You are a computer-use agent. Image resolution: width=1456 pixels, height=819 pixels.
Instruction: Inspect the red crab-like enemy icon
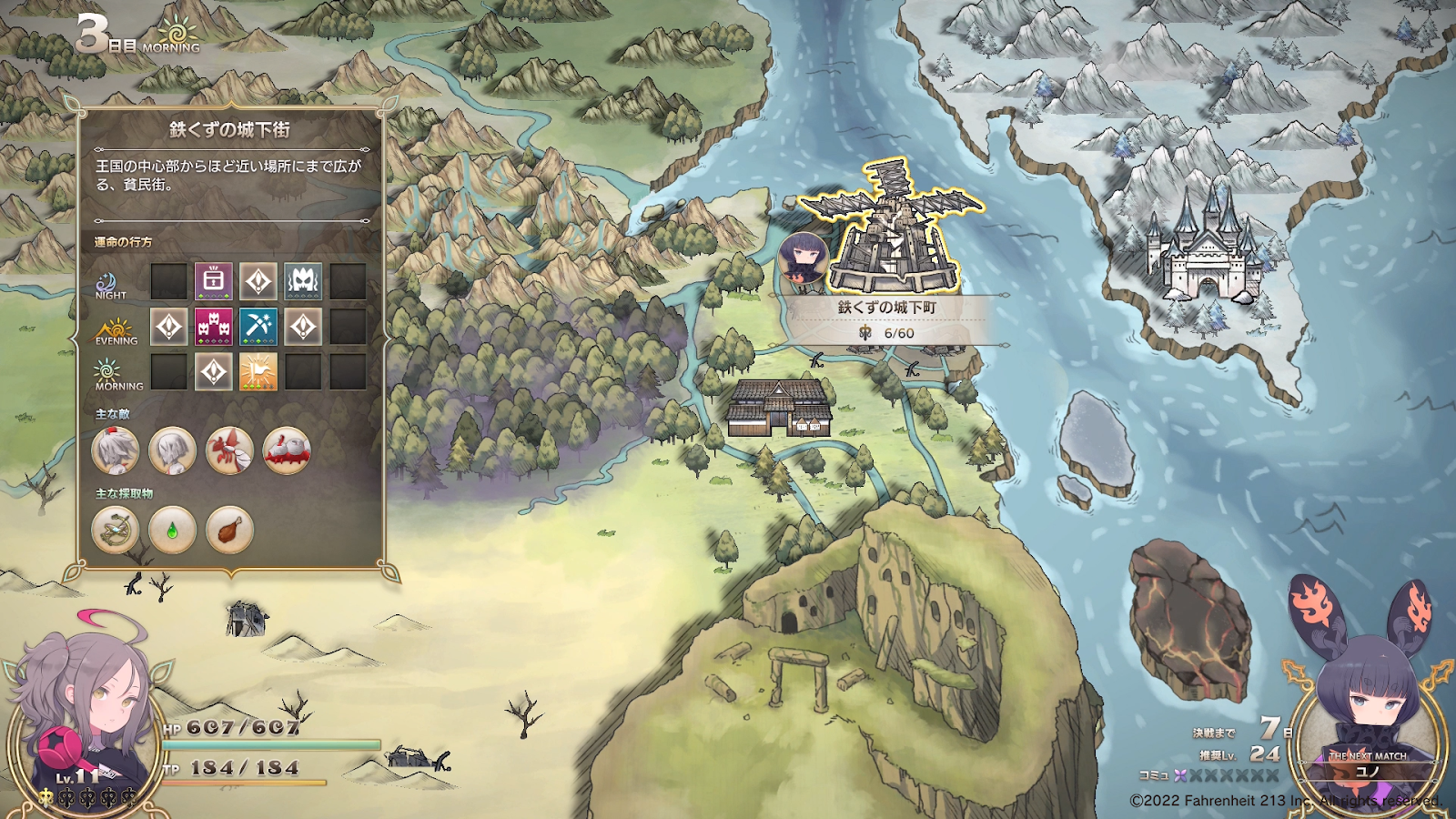point(229,450)
